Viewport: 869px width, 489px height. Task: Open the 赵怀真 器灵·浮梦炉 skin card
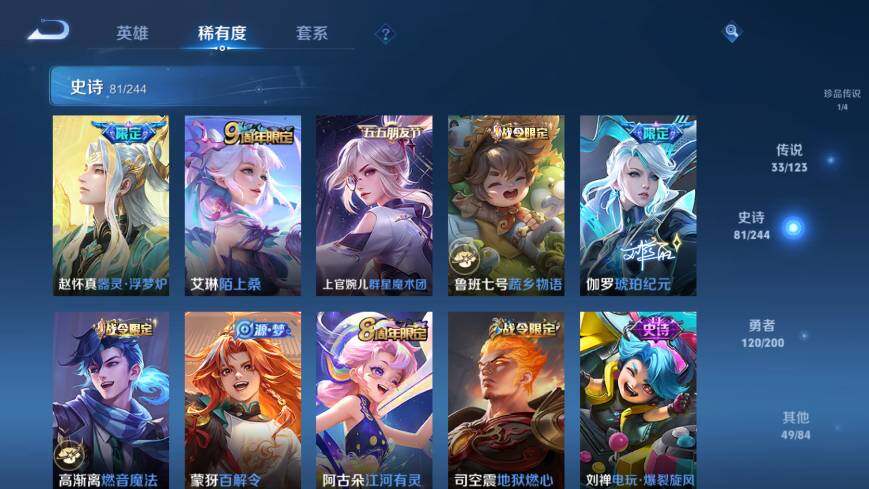(x=111, y=205)
